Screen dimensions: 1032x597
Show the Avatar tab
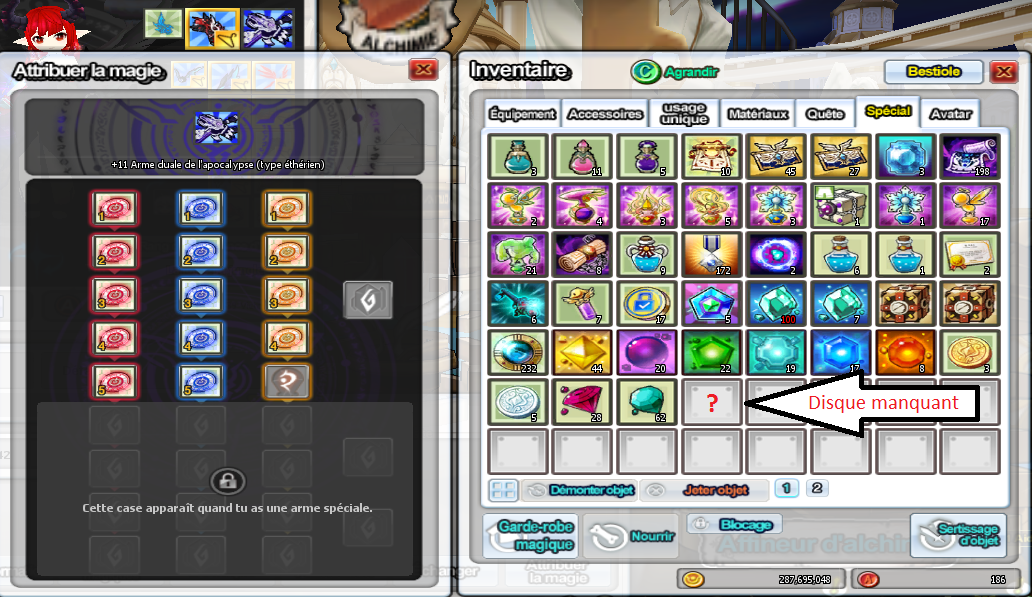click(949, 114)
